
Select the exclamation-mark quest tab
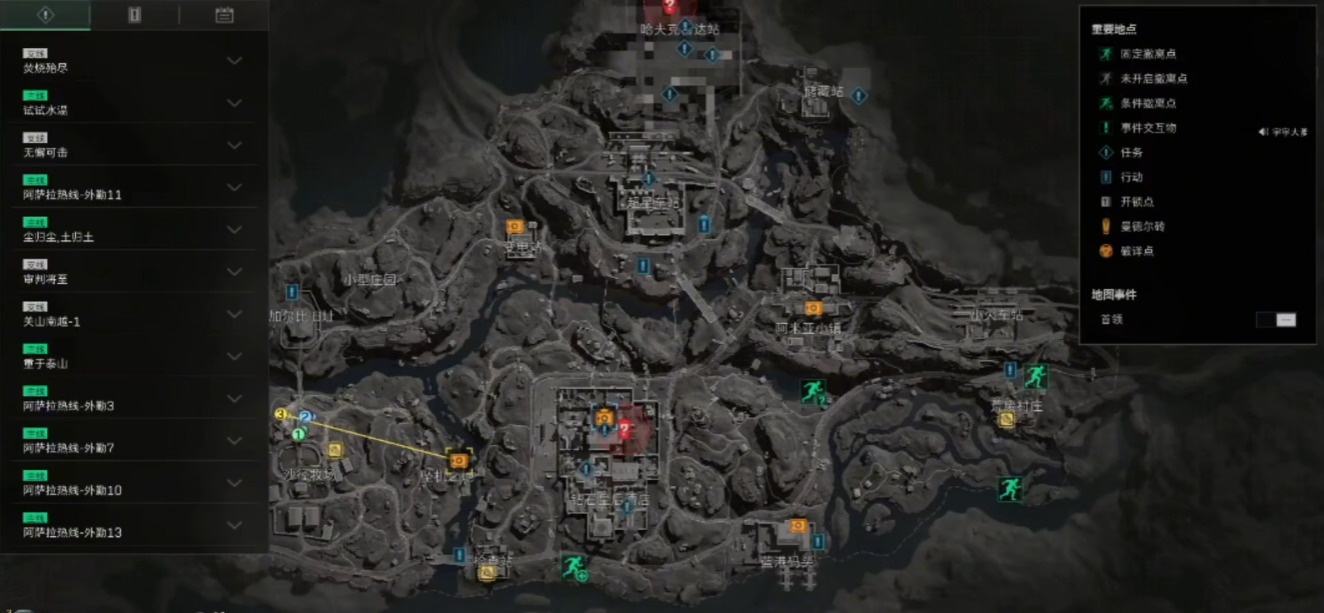coord(45,15)
